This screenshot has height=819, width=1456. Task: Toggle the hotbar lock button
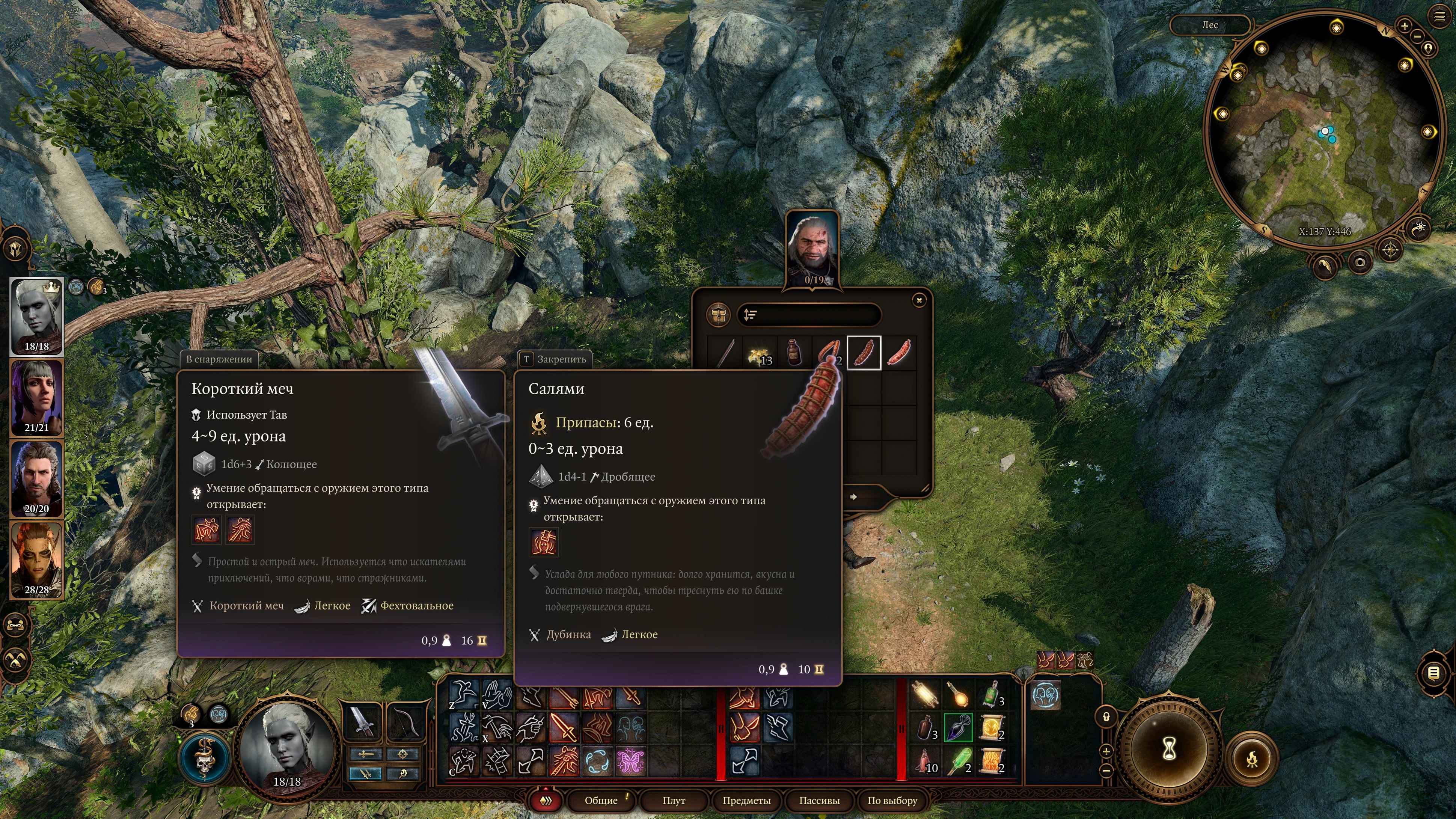[x=1106, y=717]
